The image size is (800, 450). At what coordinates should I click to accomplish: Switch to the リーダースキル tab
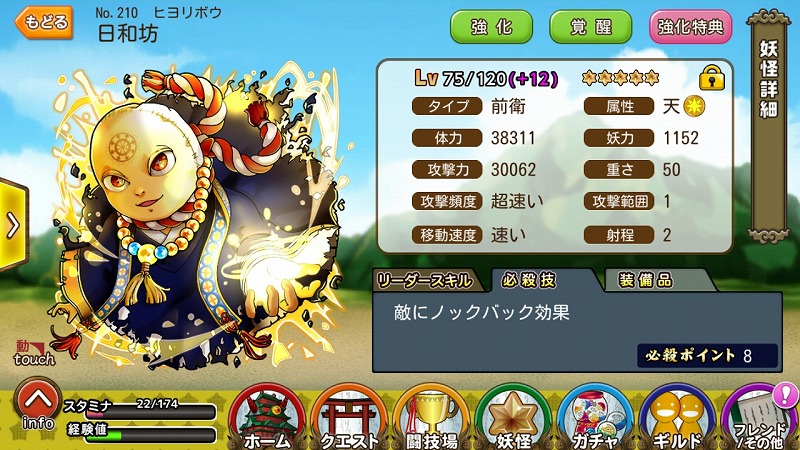tap(430, 279)
